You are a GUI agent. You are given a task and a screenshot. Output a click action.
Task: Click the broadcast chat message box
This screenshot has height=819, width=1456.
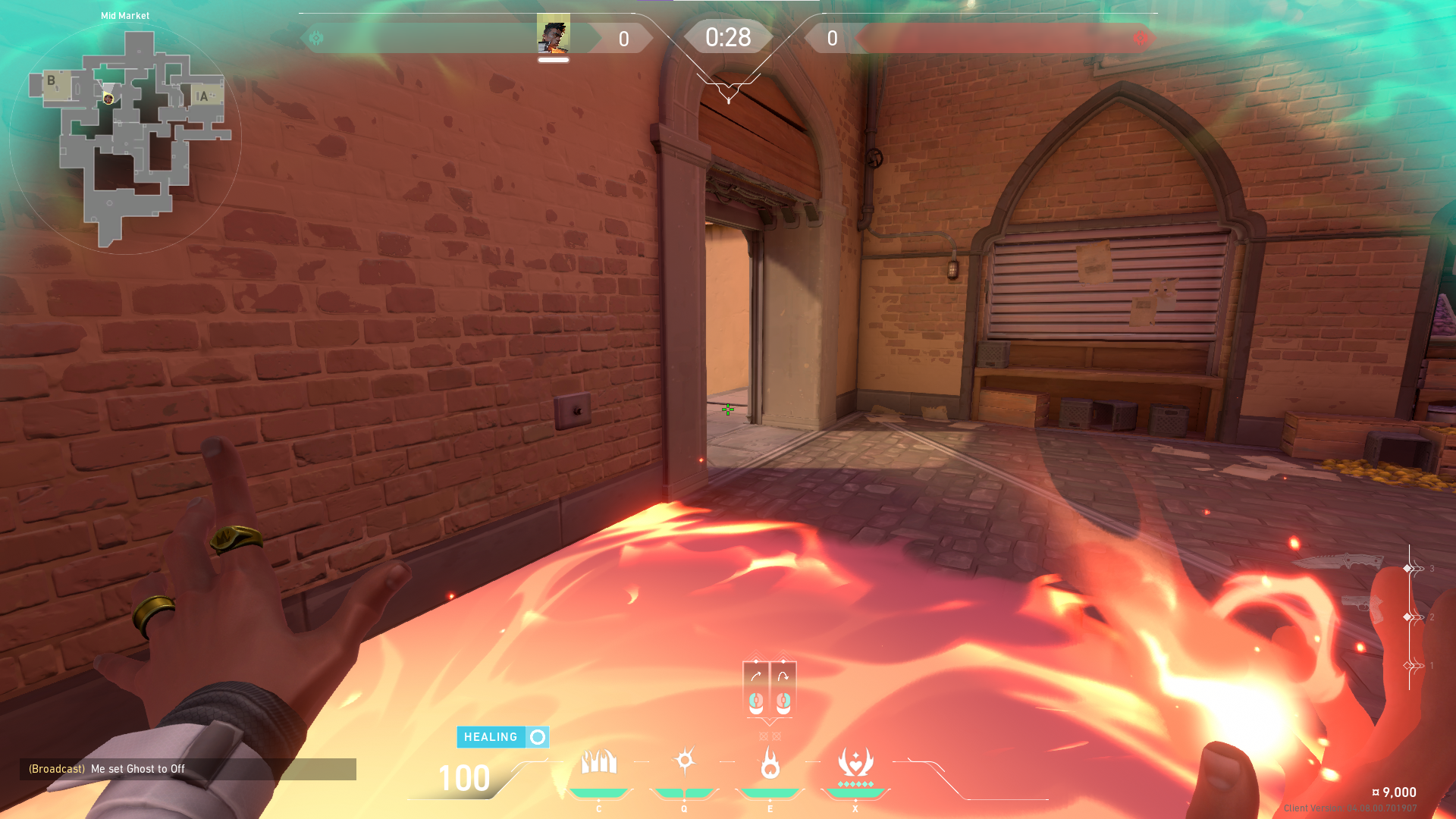[x=188, y=769]
